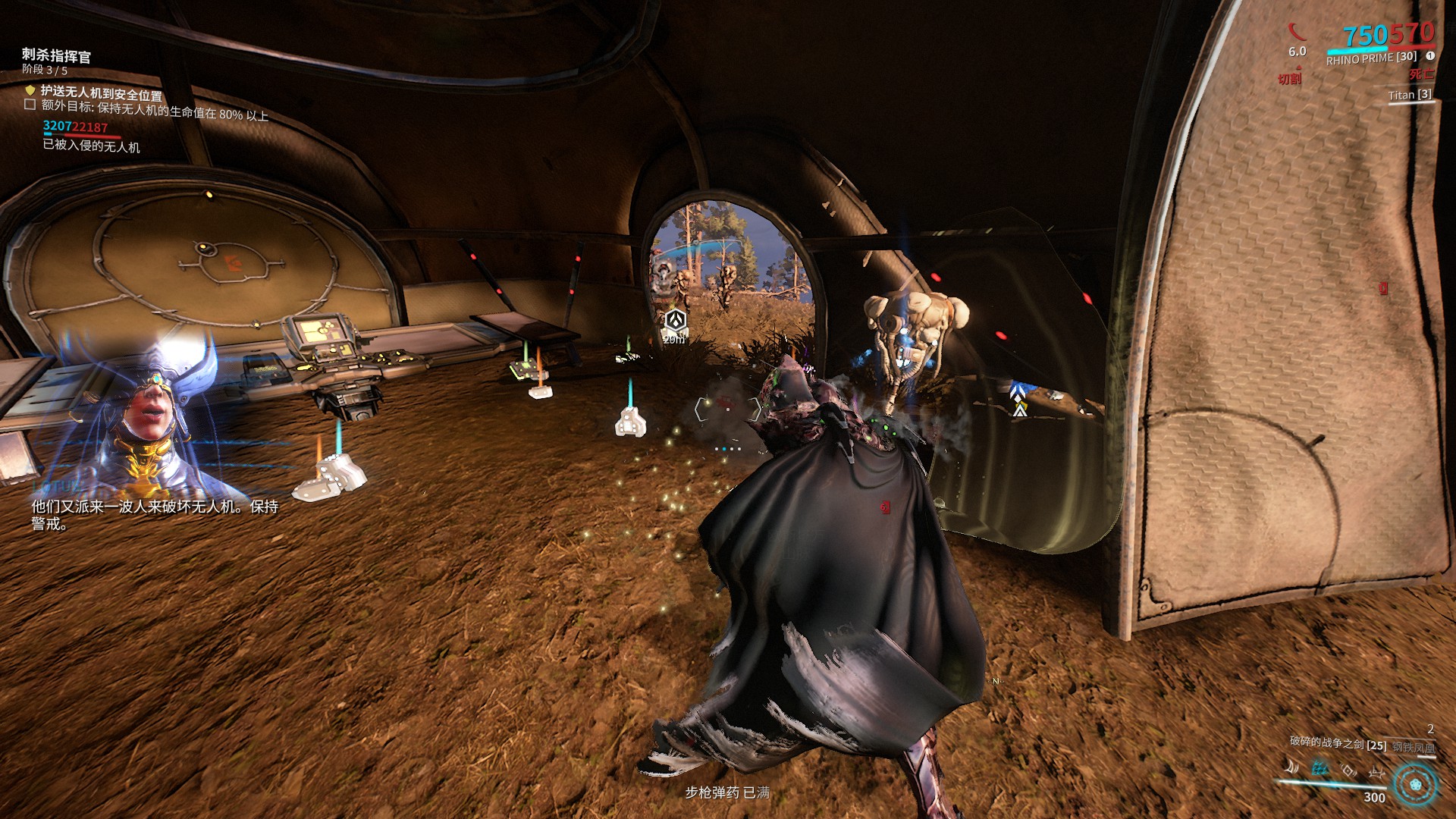The width and height of the screenshot is (1456, 819).
Task: Select the RHINO PRIME [30] nameplate
Action: coord(1371,59)
